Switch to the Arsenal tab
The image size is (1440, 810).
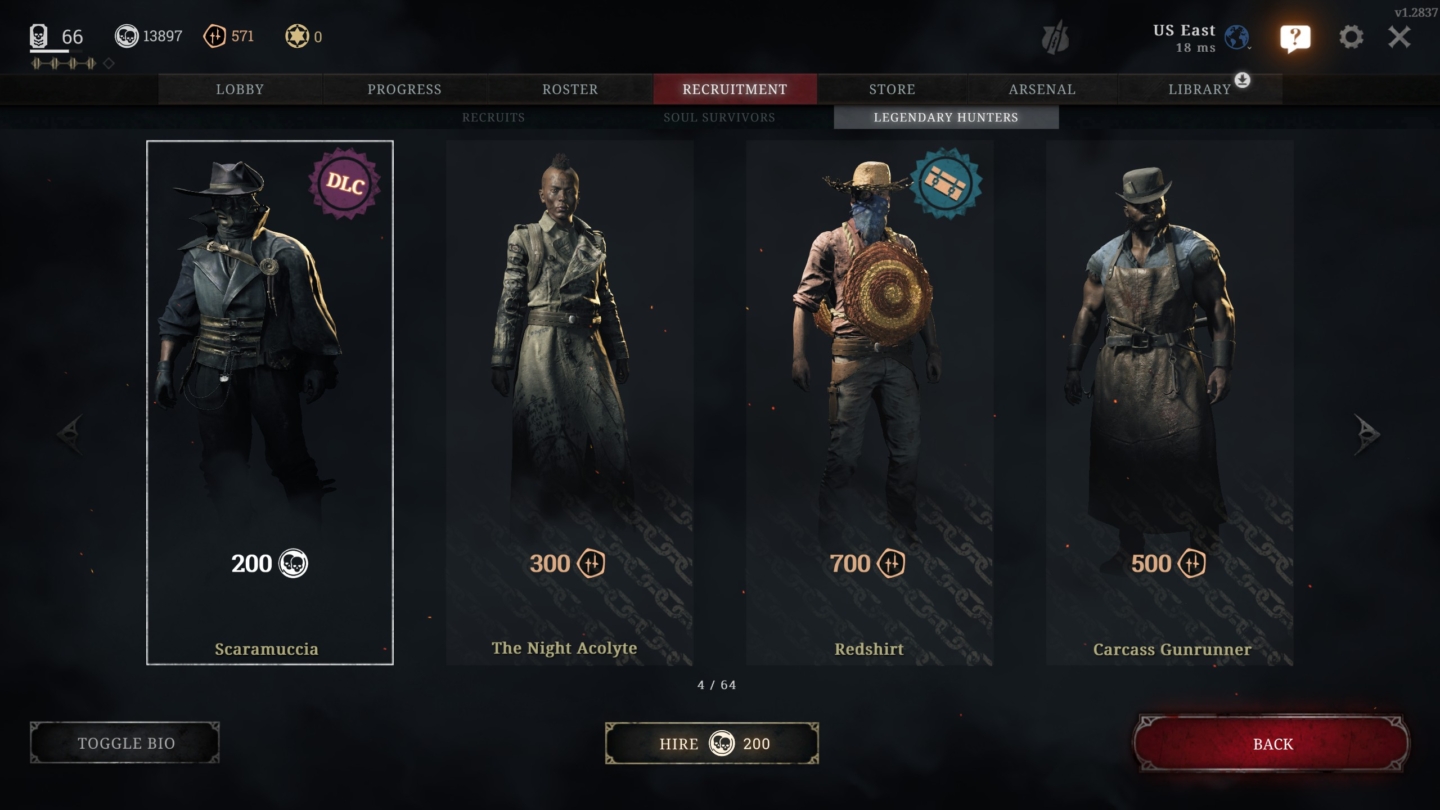point(1040,89)
